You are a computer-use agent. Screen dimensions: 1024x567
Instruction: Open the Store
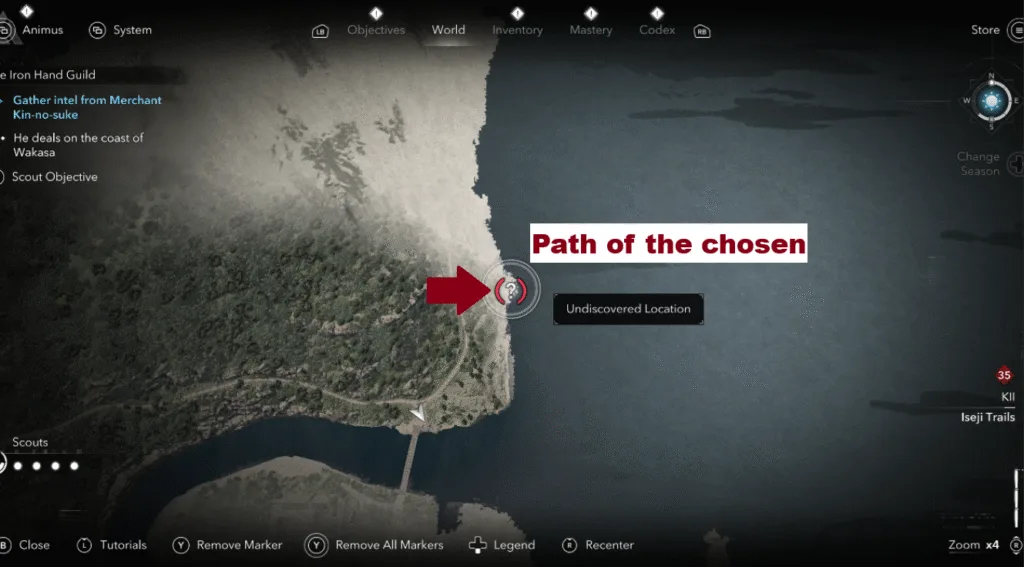click(985, 30)
